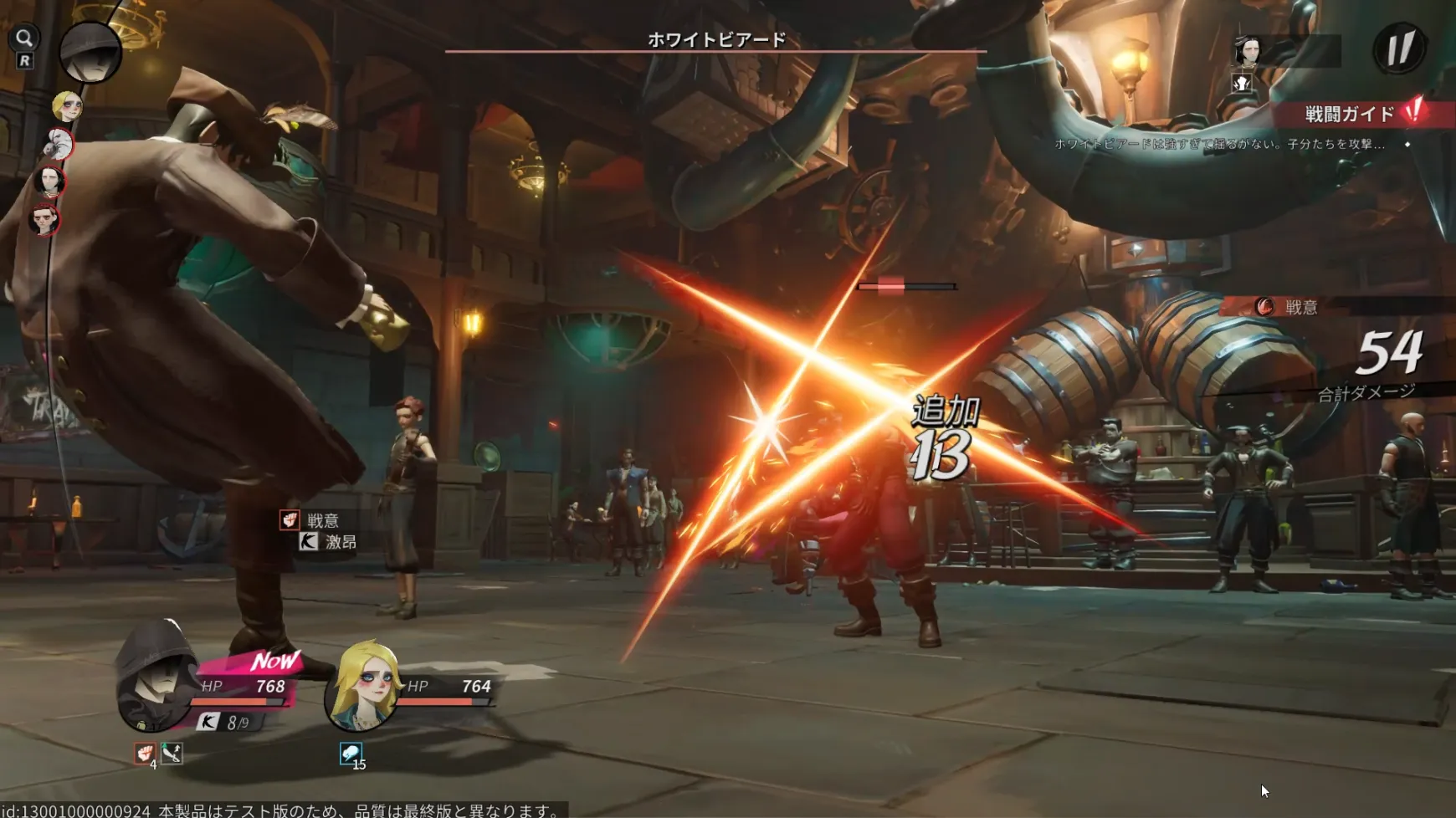
Task: Open the 戦闘ガイド battle guide banner
Action: 1360,114
